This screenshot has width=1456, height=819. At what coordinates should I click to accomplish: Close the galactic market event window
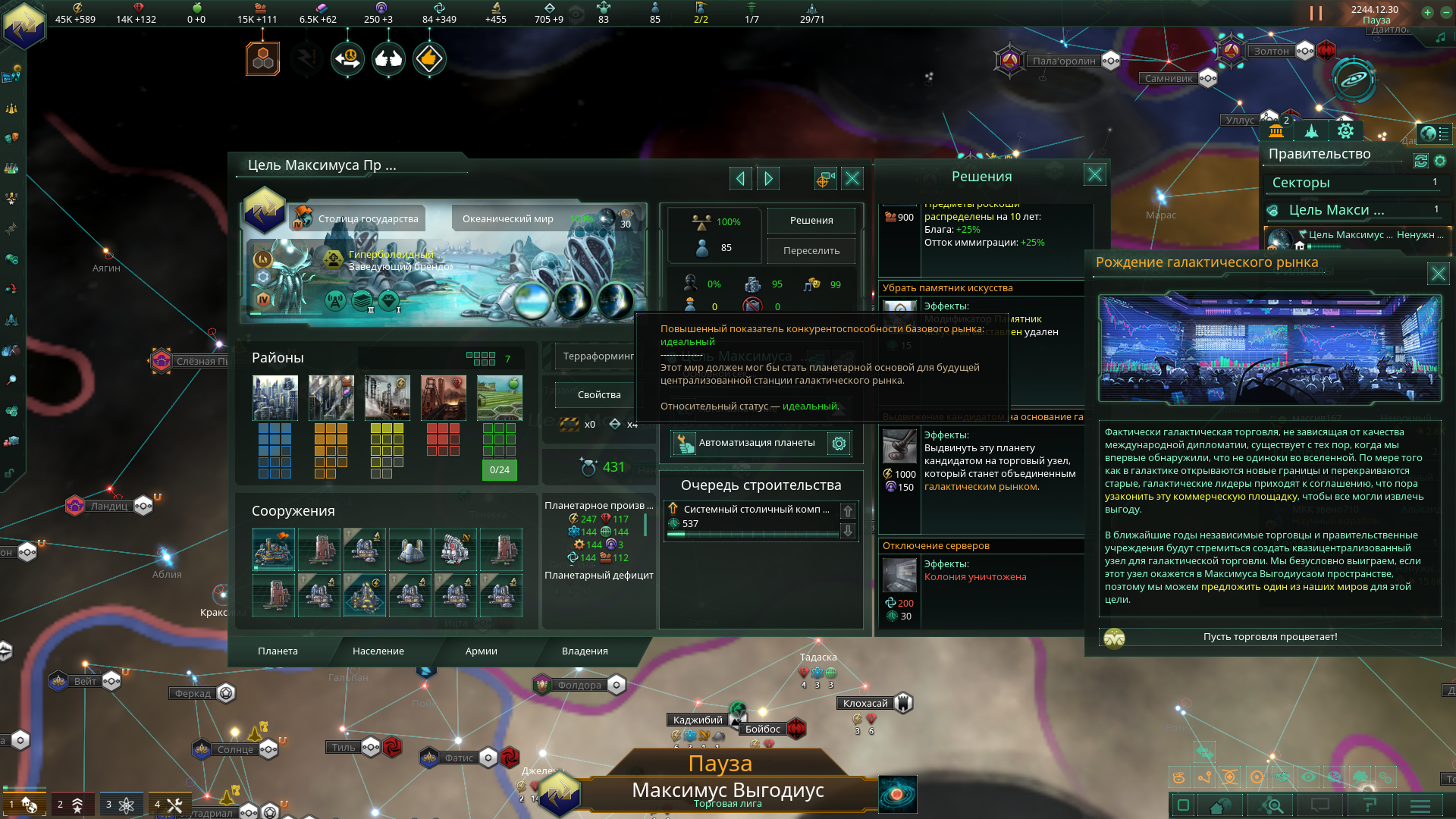[x=1438, y=274]
